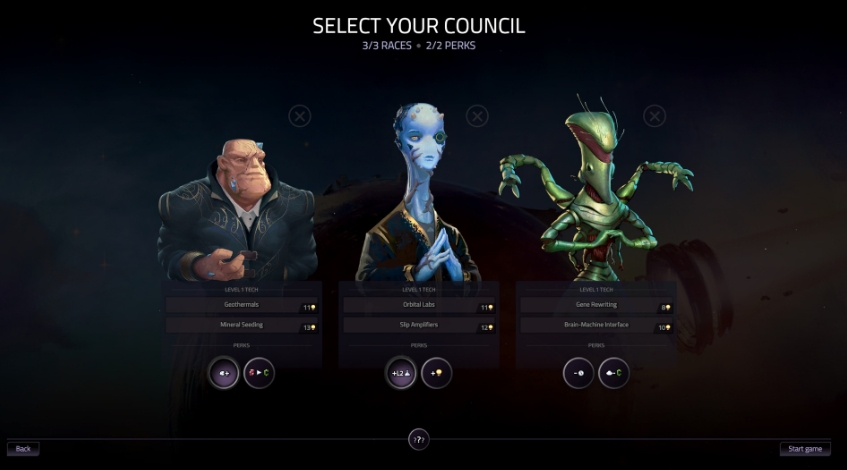Choose the Orbital Labs tech row
Screen dimensions: 847x470
click(418, 307)
